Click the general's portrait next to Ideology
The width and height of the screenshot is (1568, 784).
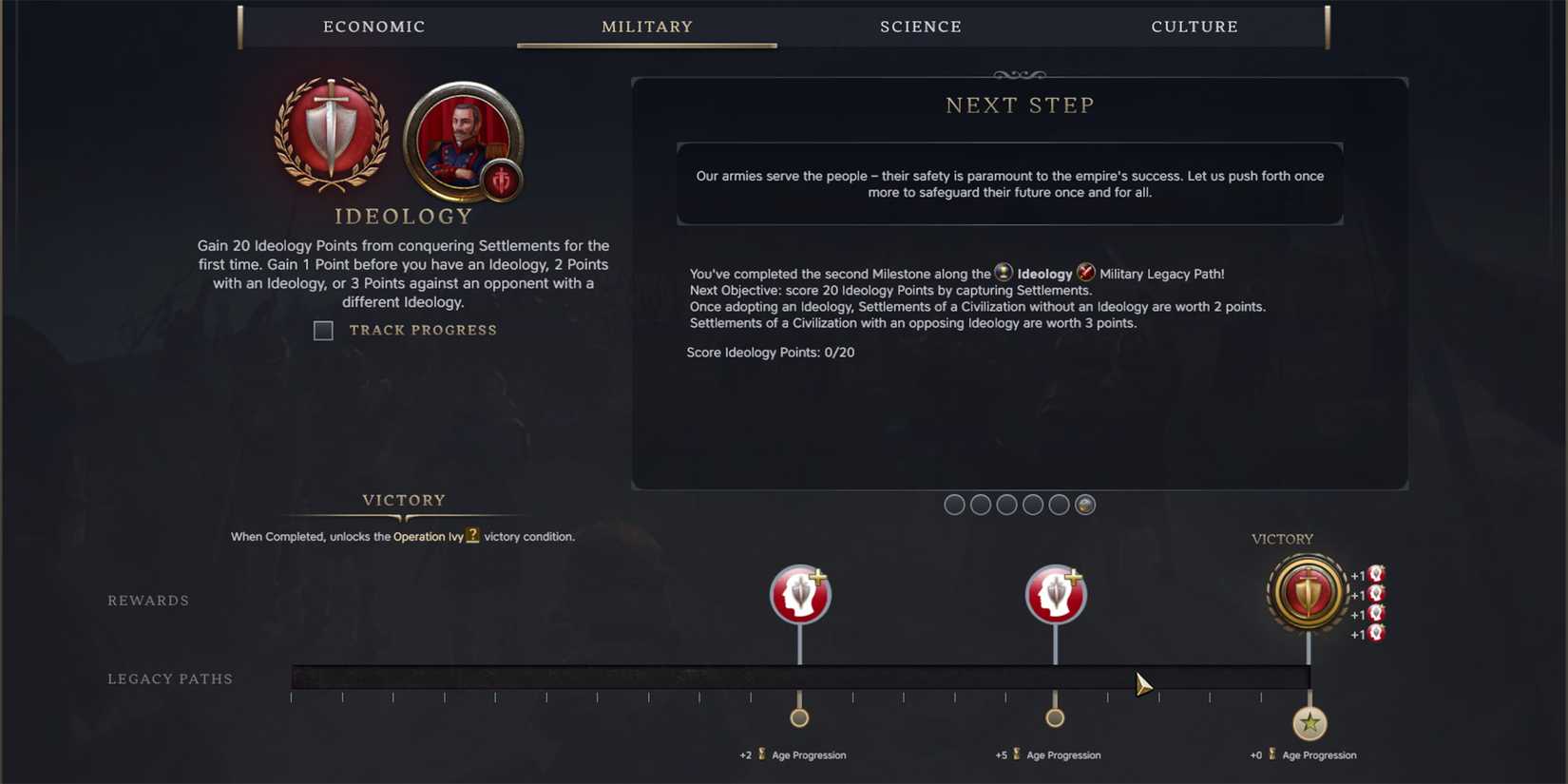click(464, 143)
